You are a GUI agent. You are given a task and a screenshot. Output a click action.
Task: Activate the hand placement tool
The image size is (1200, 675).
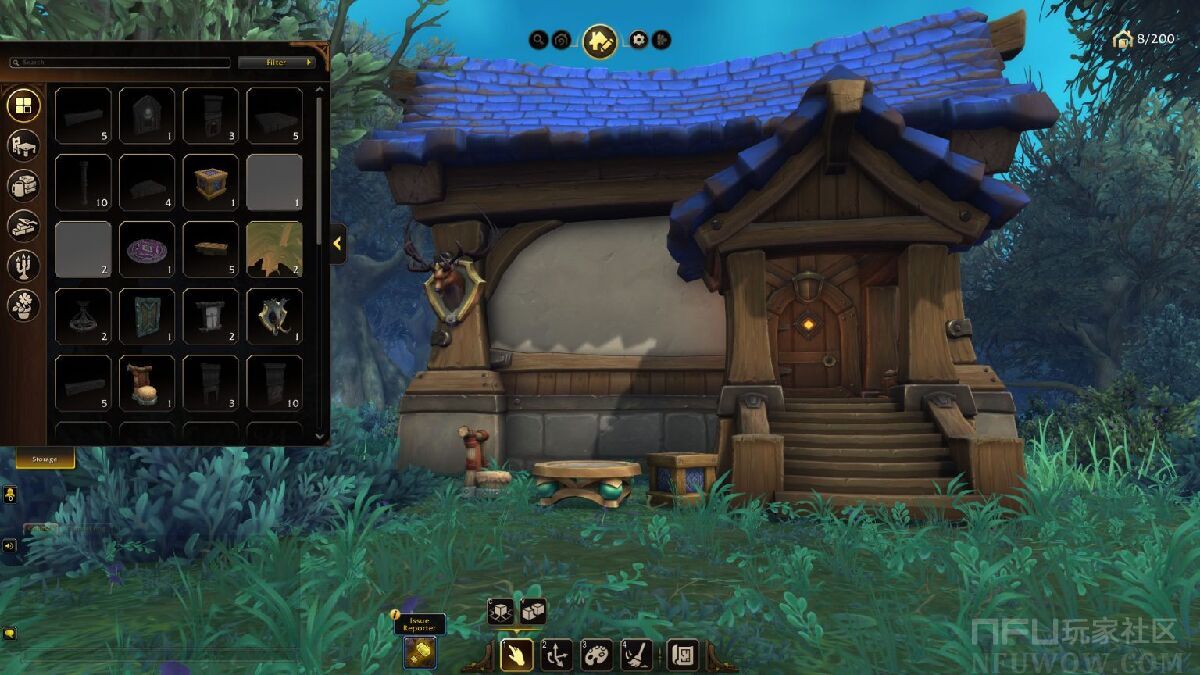coord(516,654)
